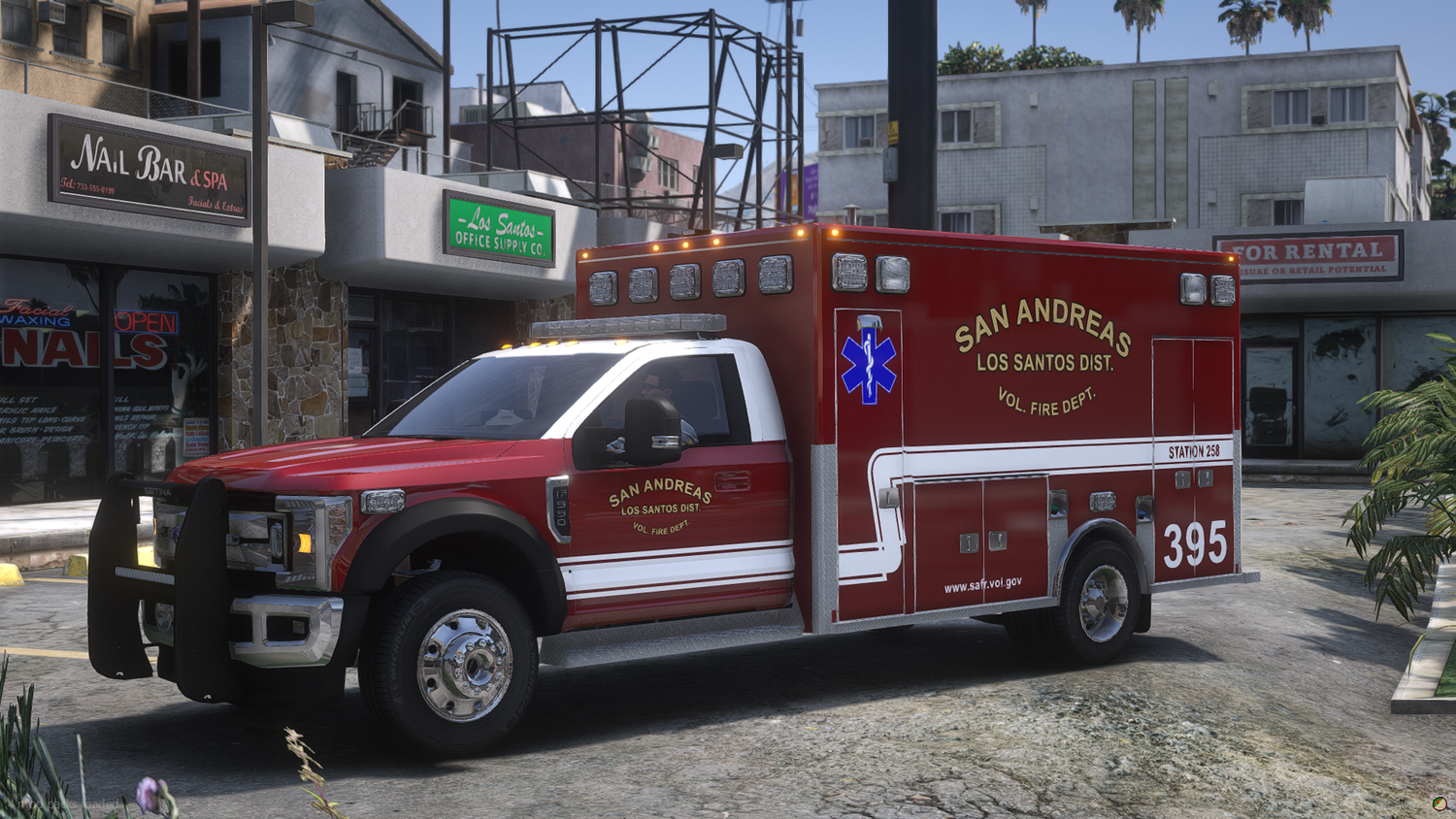
Task: Click the small round taco overlay icon
Action: pyautogui.click(x=1439, y=803)
